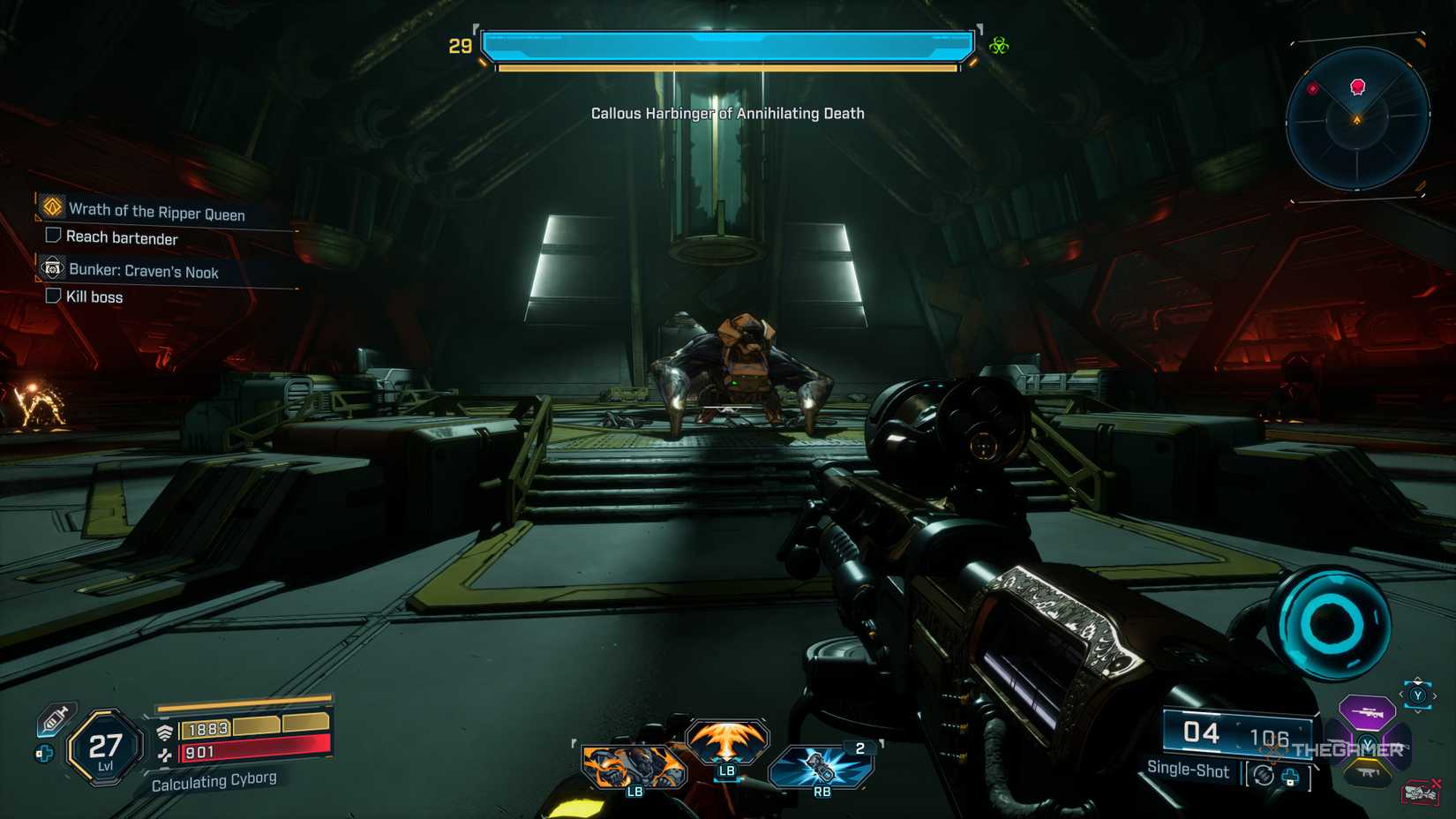This screenshot has width=1456, height=819.
Task: Click the green biohazard icon by boss bar
Action: (999, 46)
